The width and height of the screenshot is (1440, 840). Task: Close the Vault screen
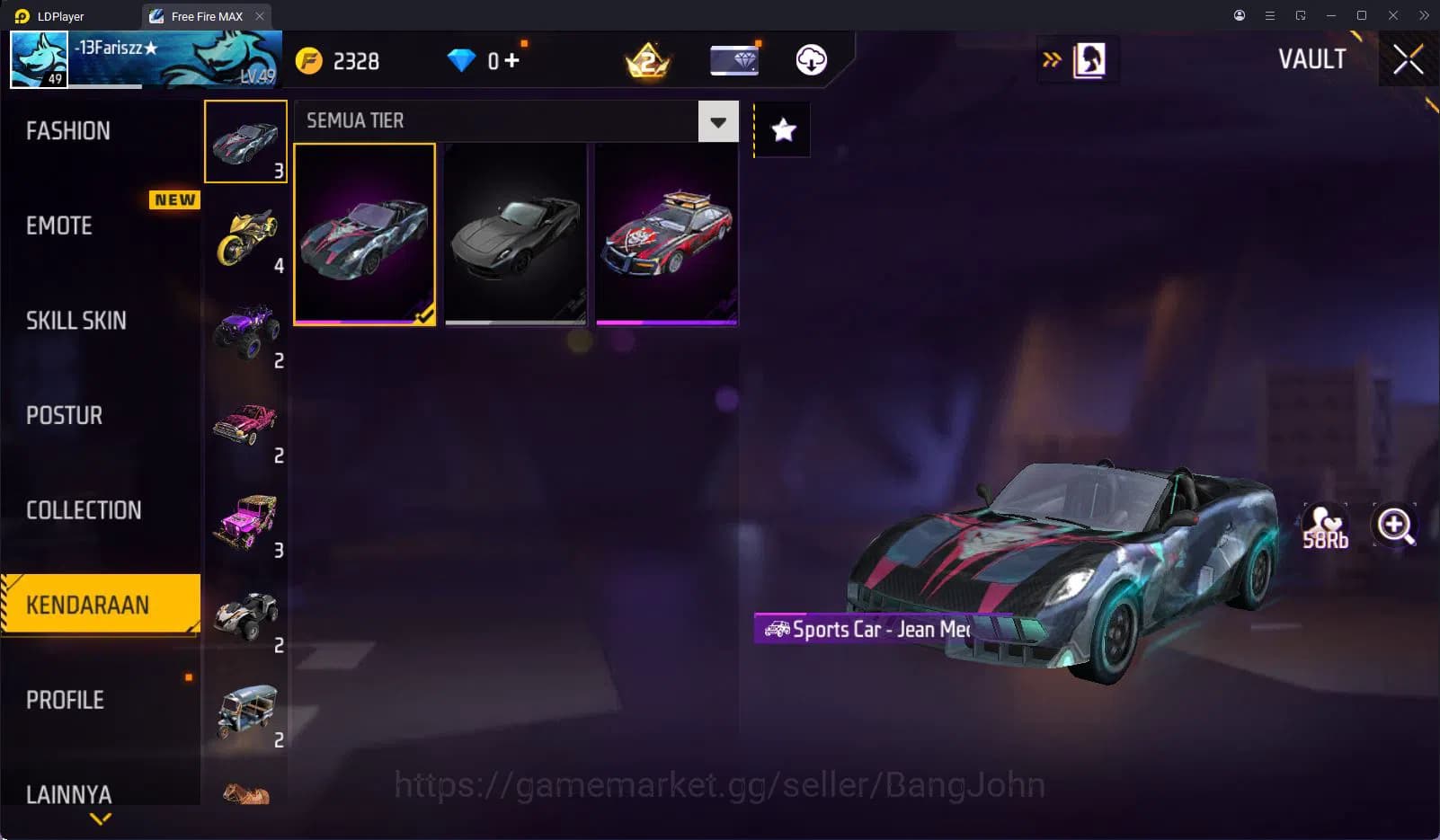point(1408,60)
